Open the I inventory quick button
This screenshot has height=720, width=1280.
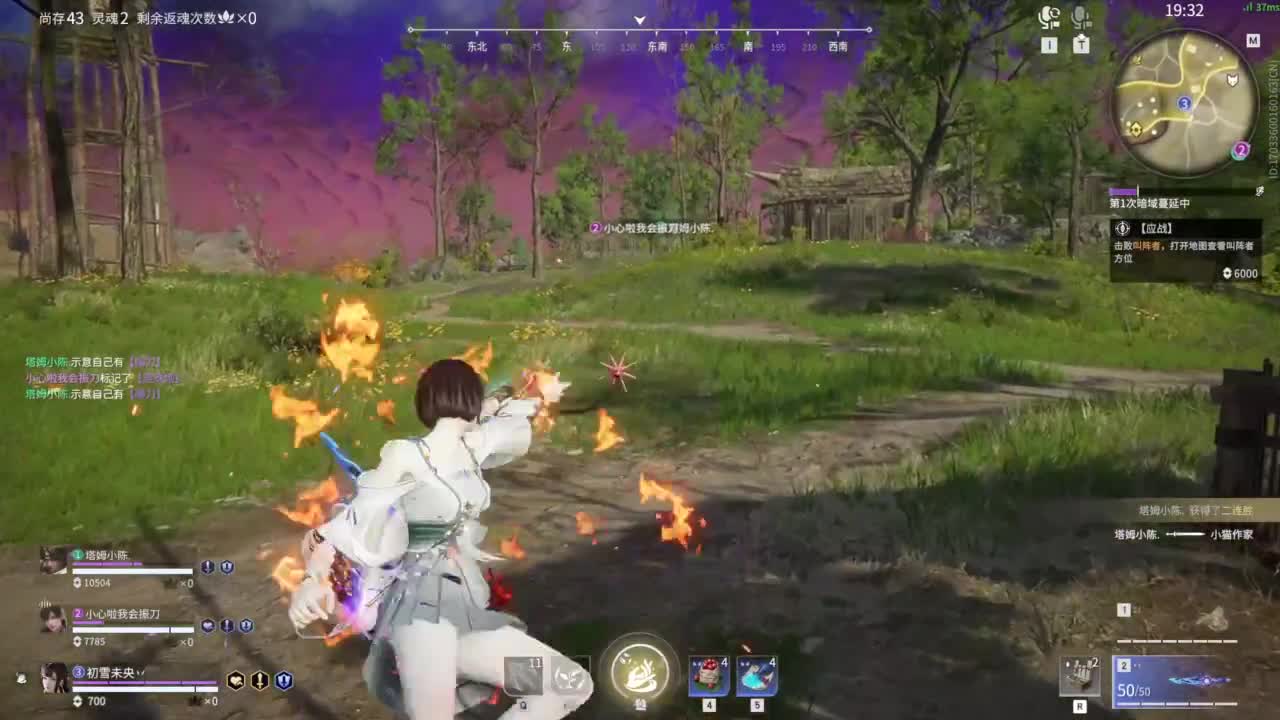1049,44
